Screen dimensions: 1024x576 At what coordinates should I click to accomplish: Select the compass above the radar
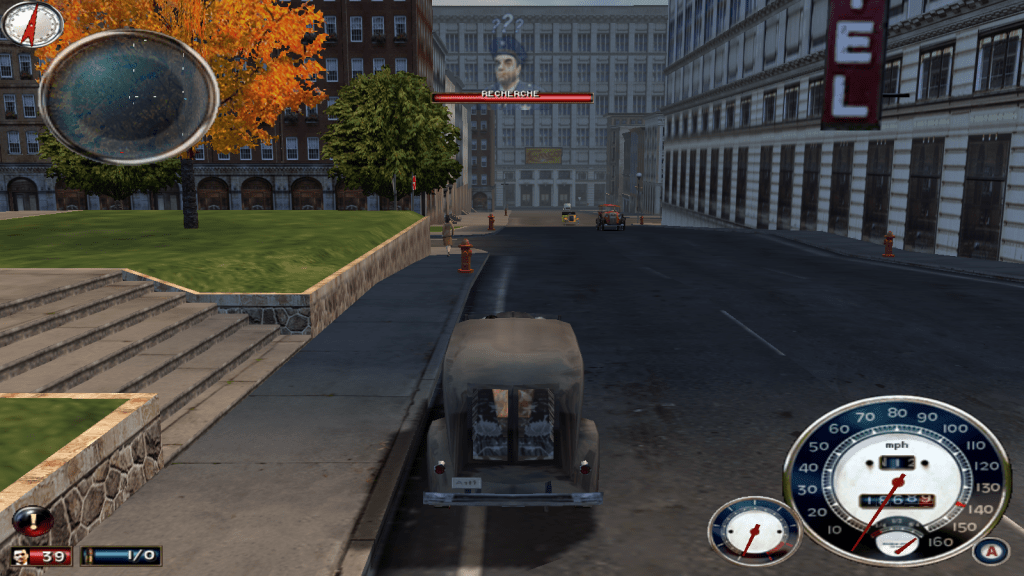[32, 22]
